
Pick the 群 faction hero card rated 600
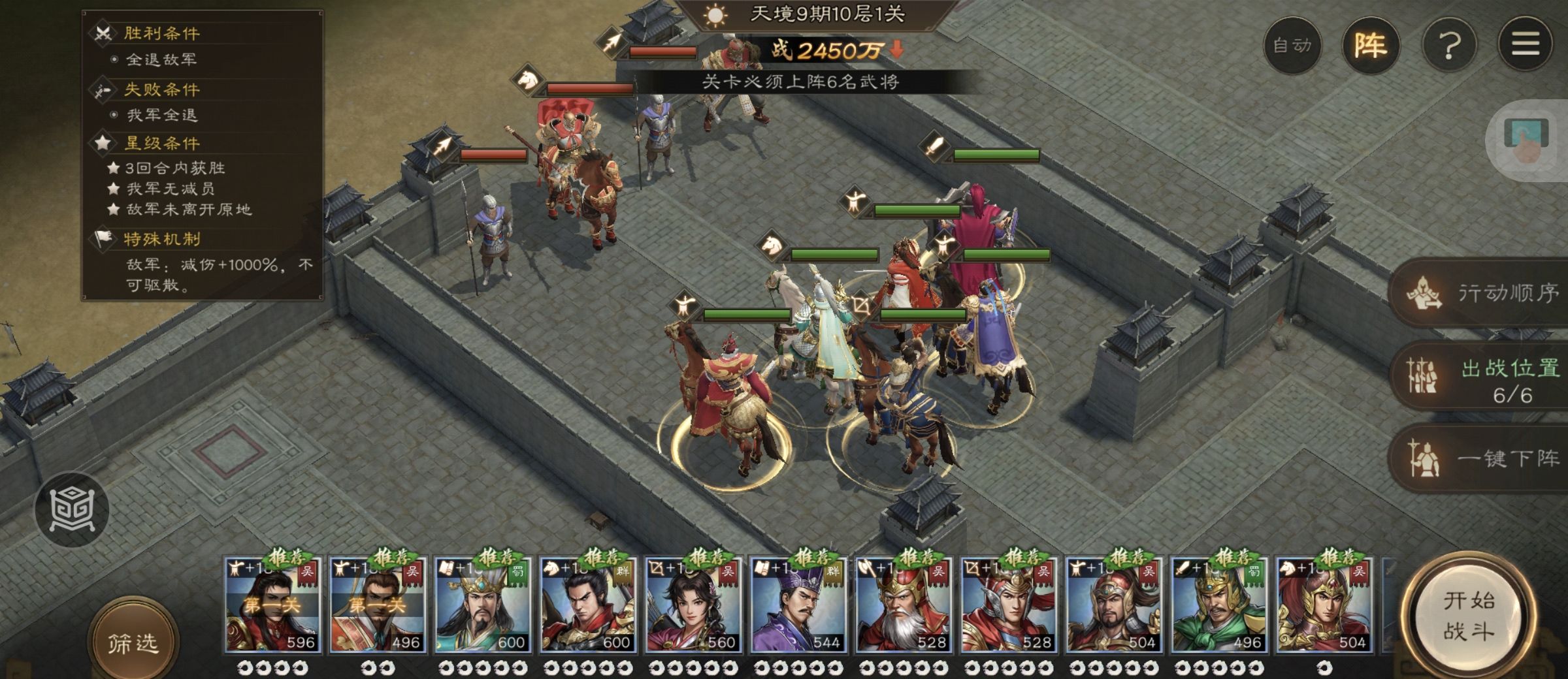pyautogui.click(x=588, y=605)
